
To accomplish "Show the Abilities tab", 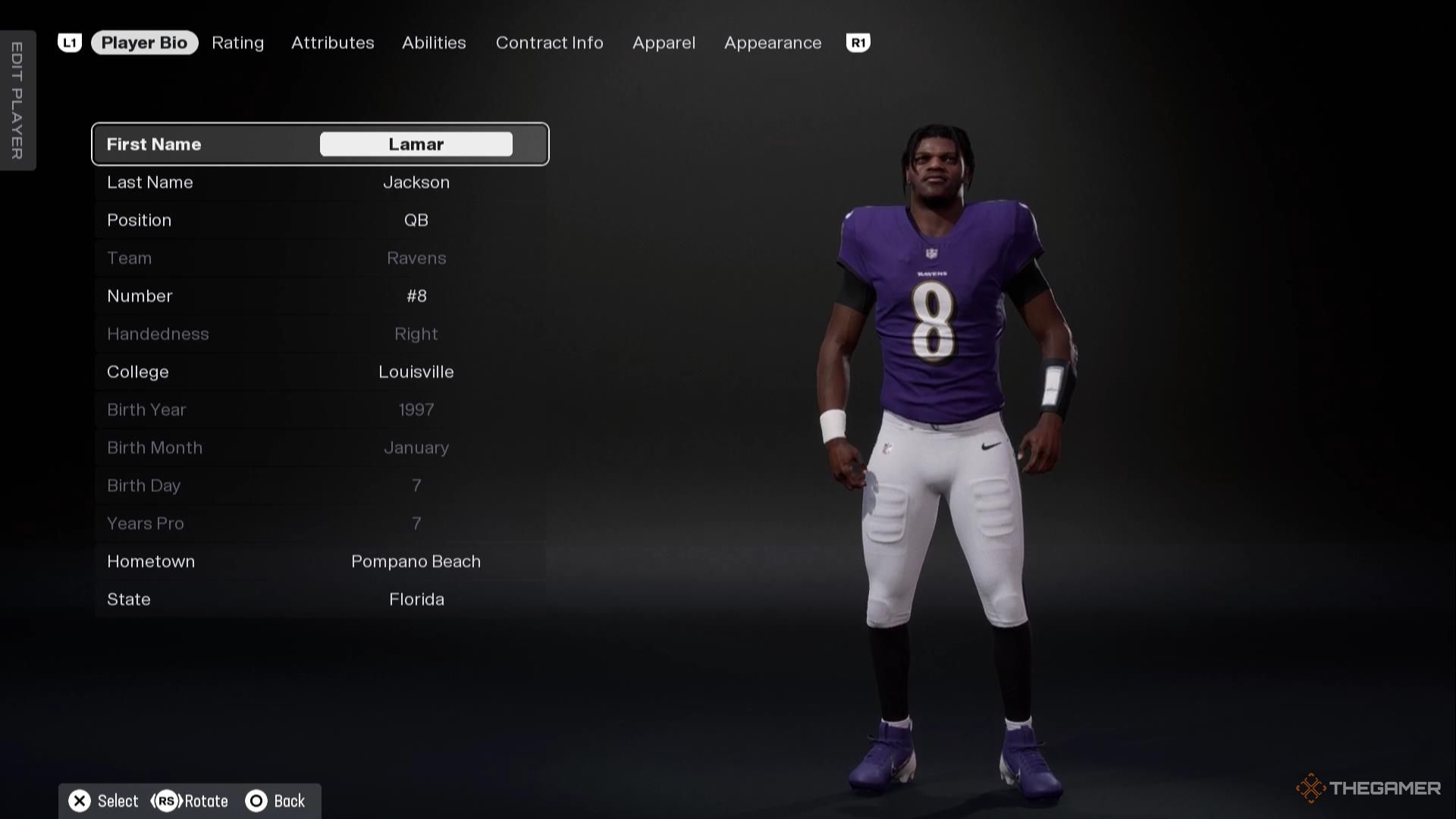I will (x=434, y=43).
